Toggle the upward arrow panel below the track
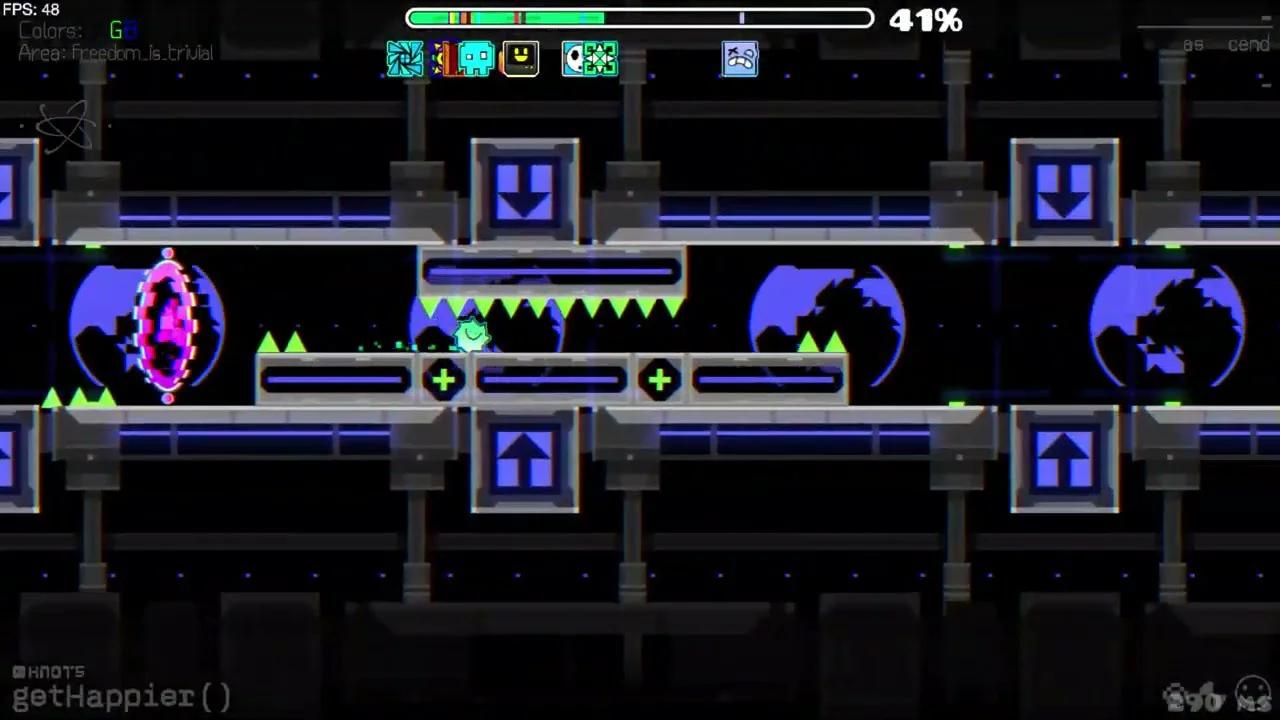This screenshot has height=720, width=1280. 524,460
